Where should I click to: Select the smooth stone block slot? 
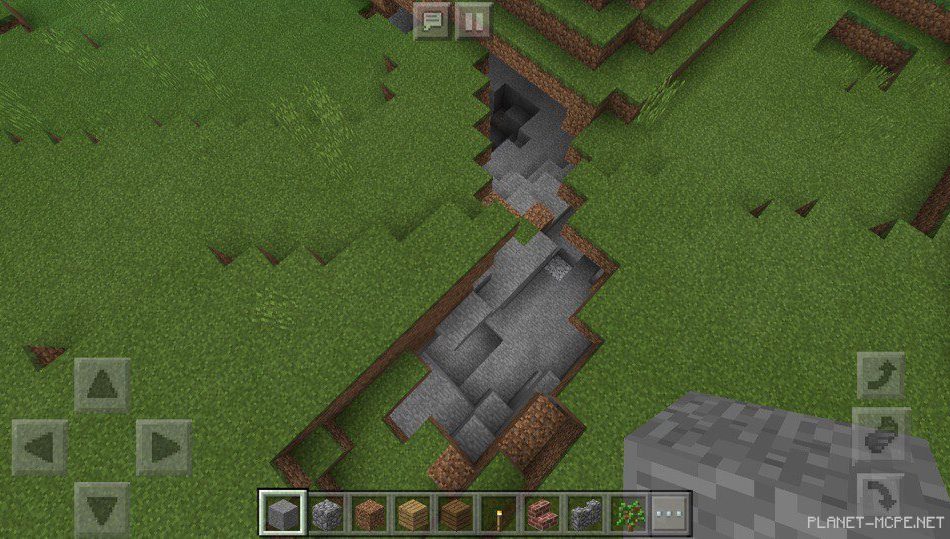[x=281, y=514]
